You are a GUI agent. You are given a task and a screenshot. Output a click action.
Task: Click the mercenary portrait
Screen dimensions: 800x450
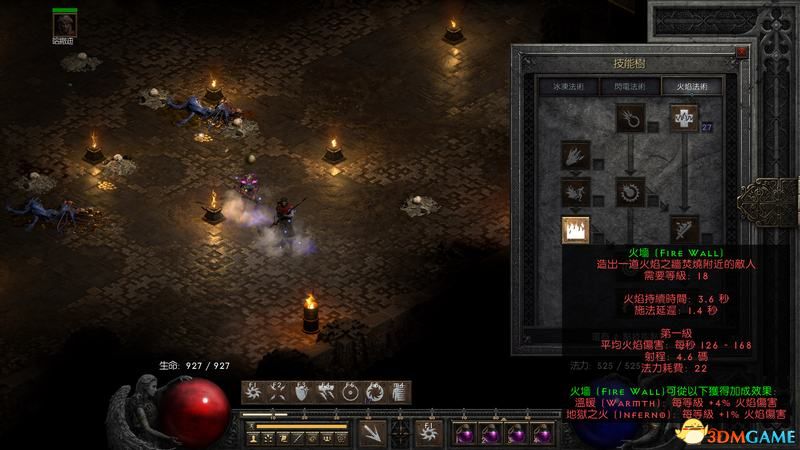65,21
